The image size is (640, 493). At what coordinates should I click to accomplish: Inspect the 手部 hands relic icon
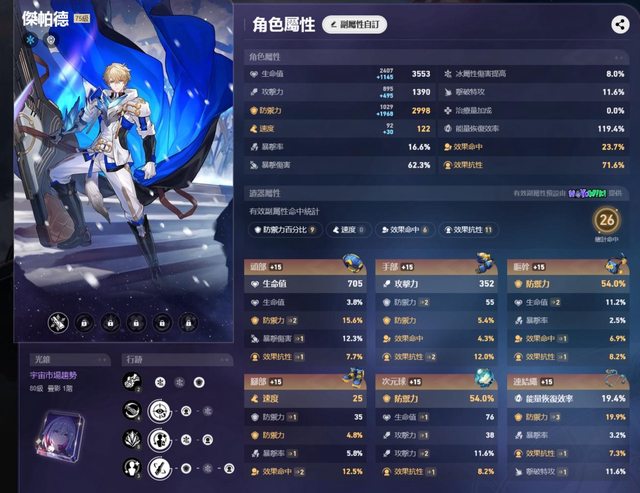pyautogui.click(x=483, y=264)
